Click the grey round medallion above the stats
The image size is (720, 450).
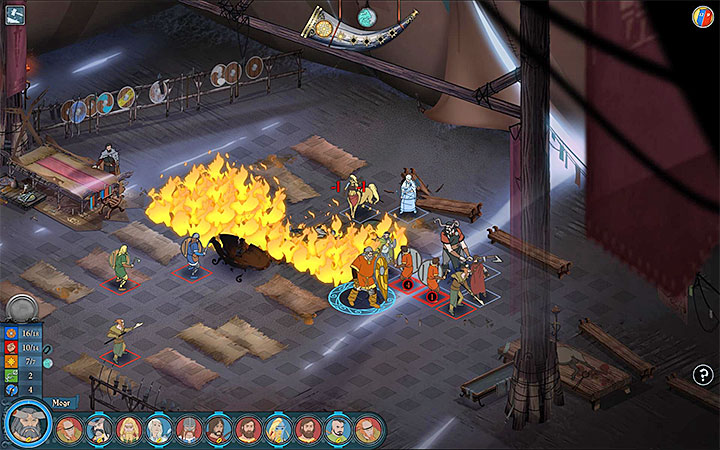click(x=23, y=307)
